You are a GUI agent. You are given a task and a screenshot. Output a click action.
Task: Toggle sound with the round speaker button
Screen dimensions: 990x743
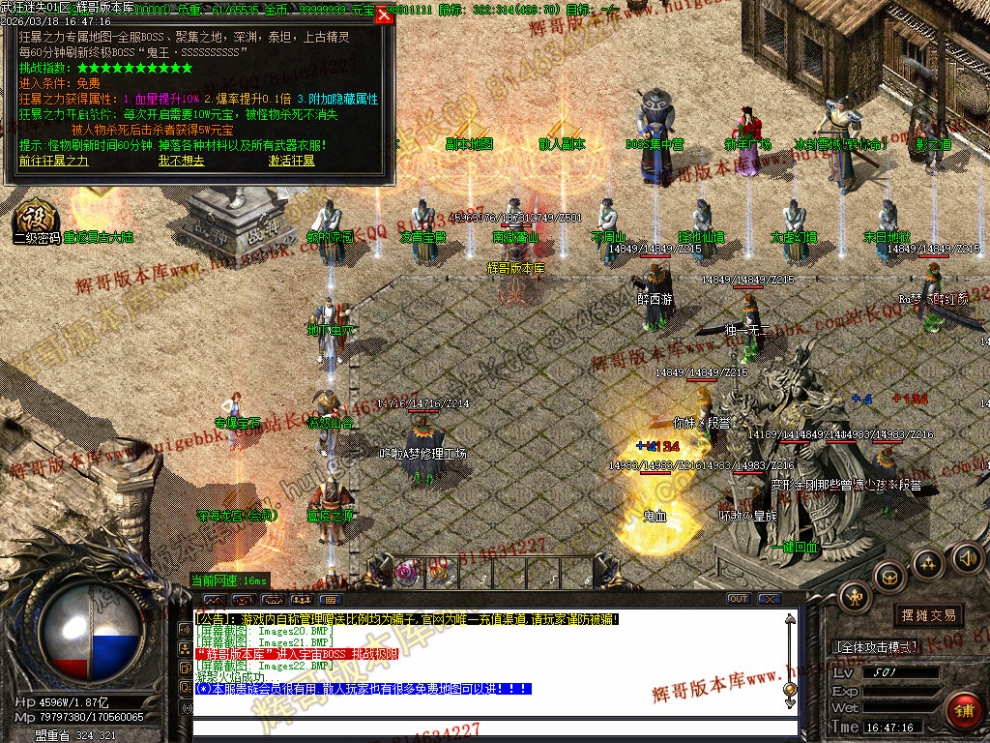click(967, 558)
